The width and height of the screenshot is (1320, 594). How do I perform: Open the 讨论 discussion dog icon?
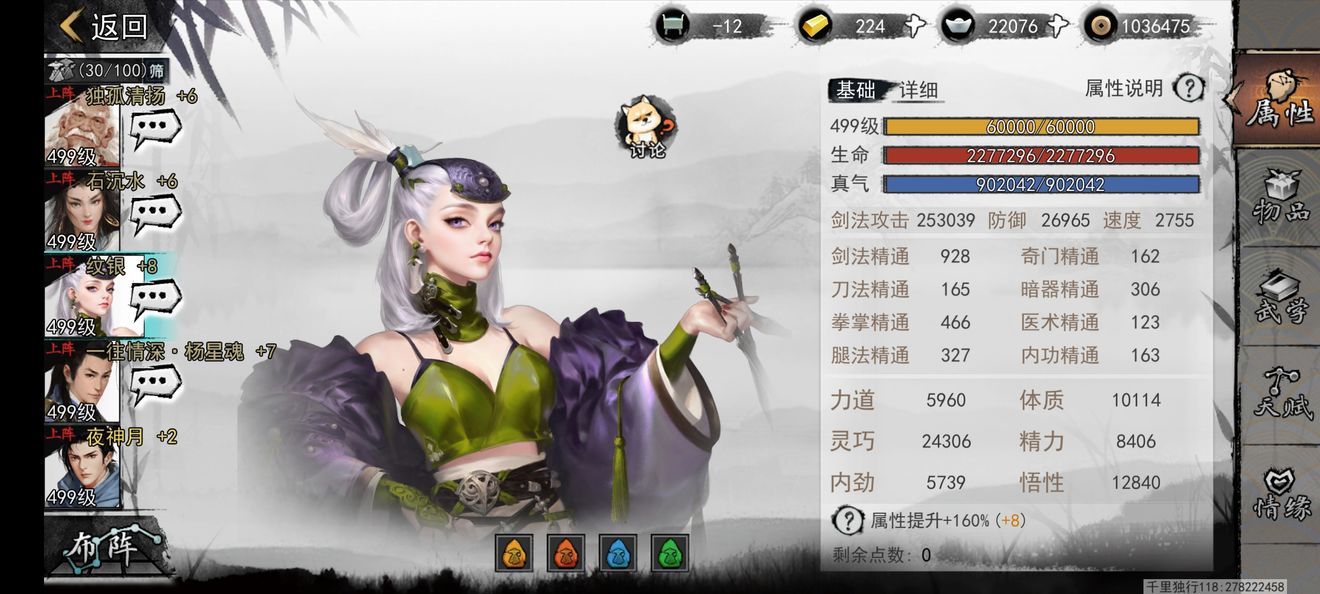point(646,127)
